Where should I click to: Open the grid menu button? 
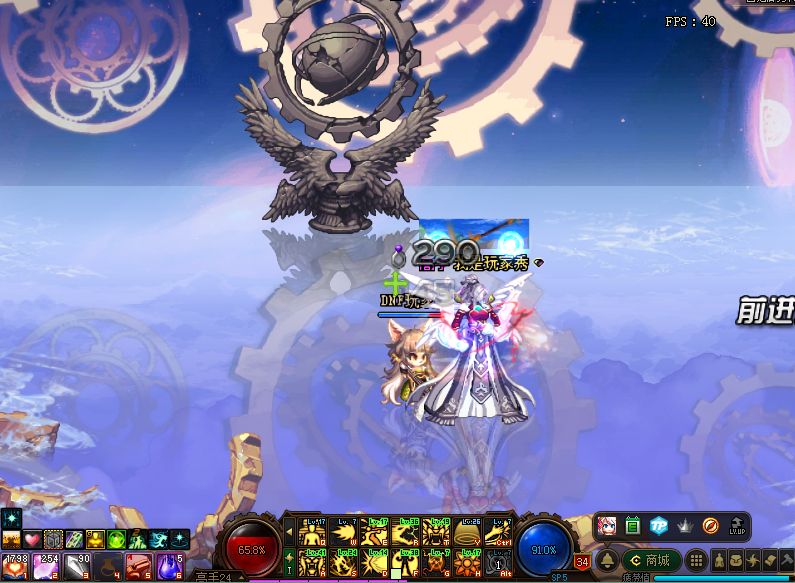(696, 560)
